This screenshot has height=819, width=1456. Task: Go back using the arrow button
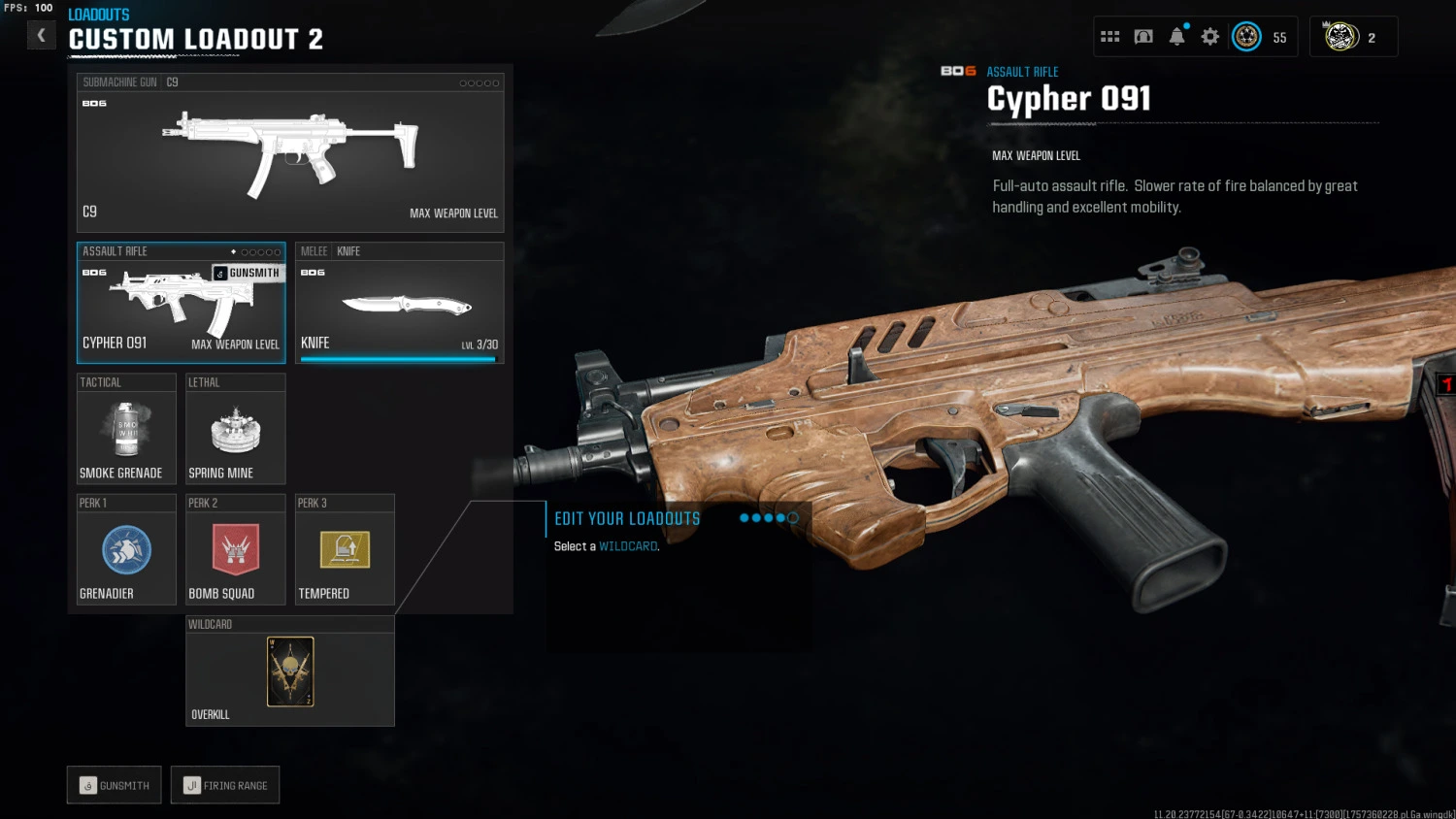(x=41, y=36)
